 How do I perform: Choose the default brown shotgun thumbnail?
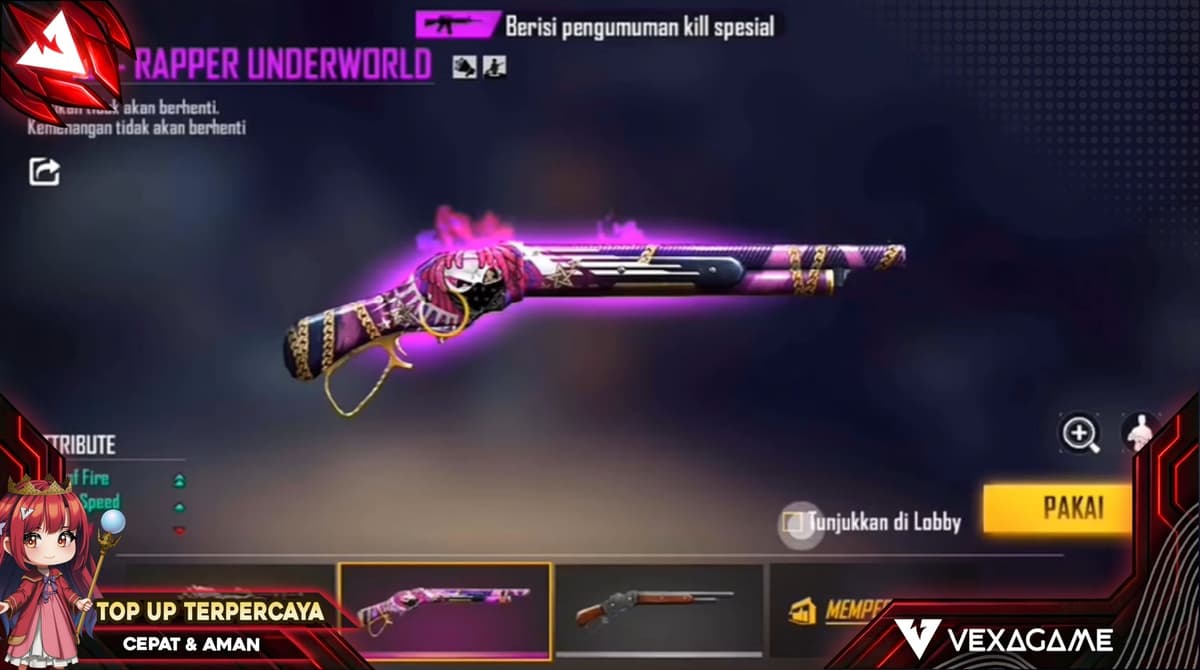(x=659, y=609)
